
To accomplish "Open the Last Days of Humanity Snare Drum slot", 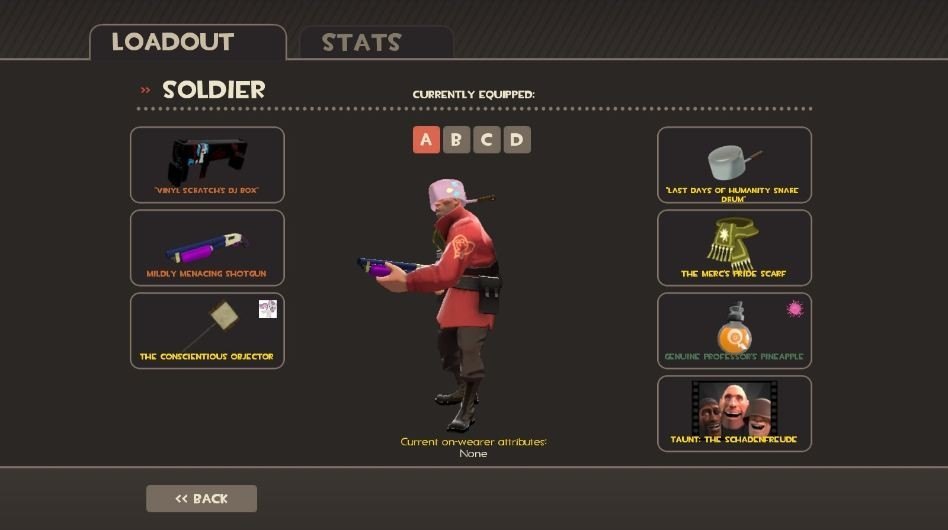I will tap(734, 165).
